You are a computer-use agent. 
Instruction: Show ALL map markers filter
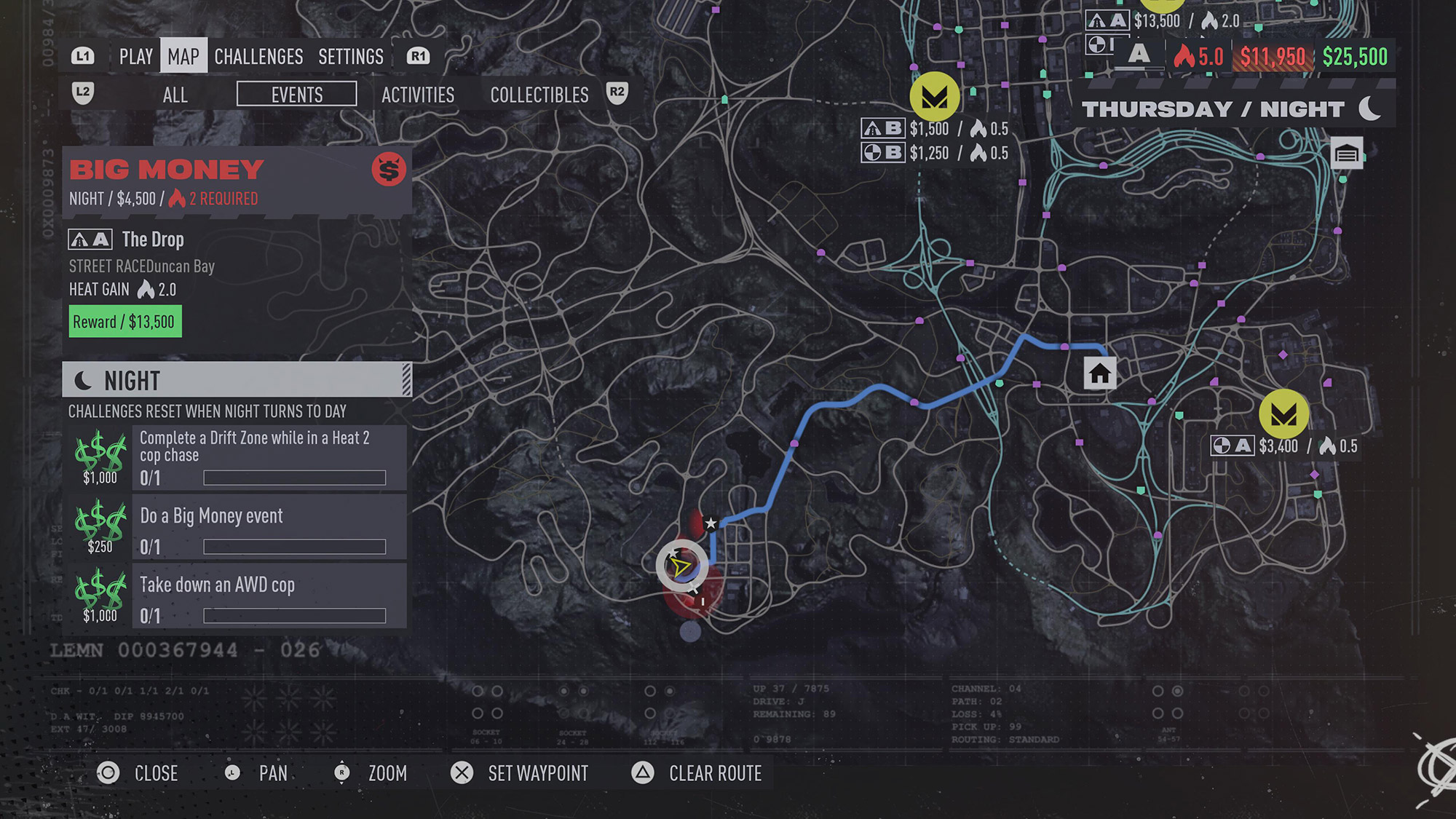175,95
